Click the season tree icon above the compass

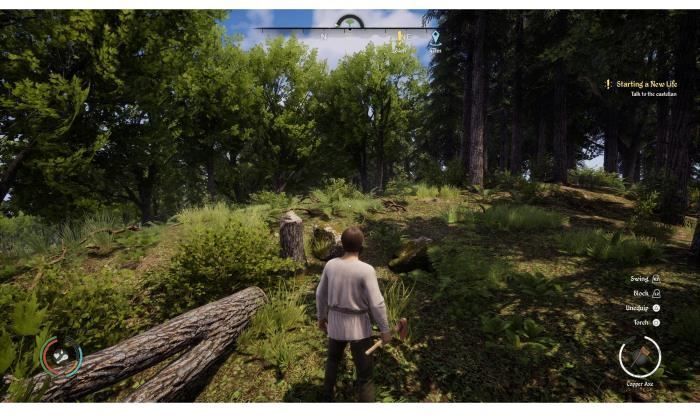tap(350, 21)
